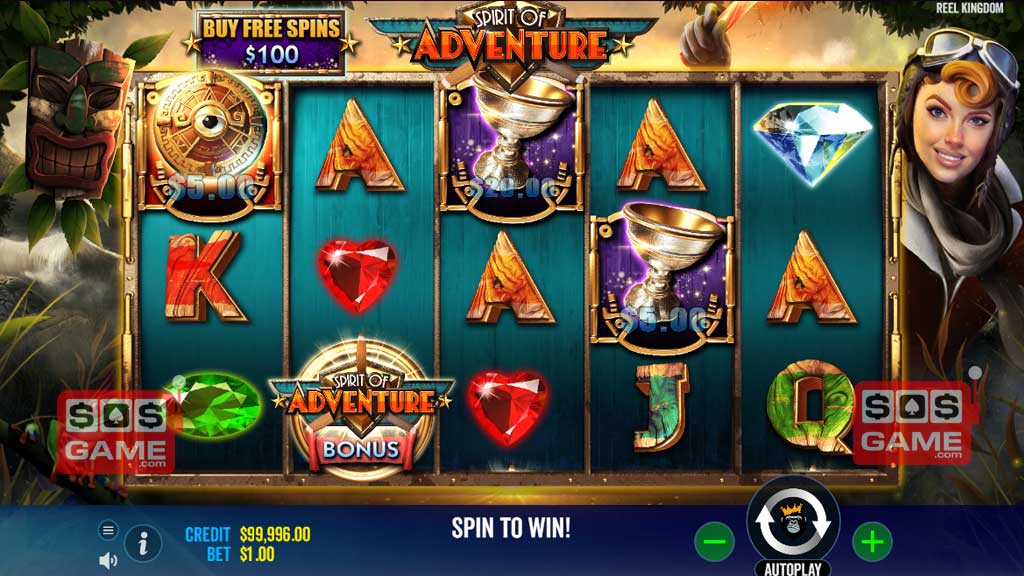The height and width of the screenshot is (576, 1024).
Task: Toggle the sound speaker icon
Action: click(108, 560)
